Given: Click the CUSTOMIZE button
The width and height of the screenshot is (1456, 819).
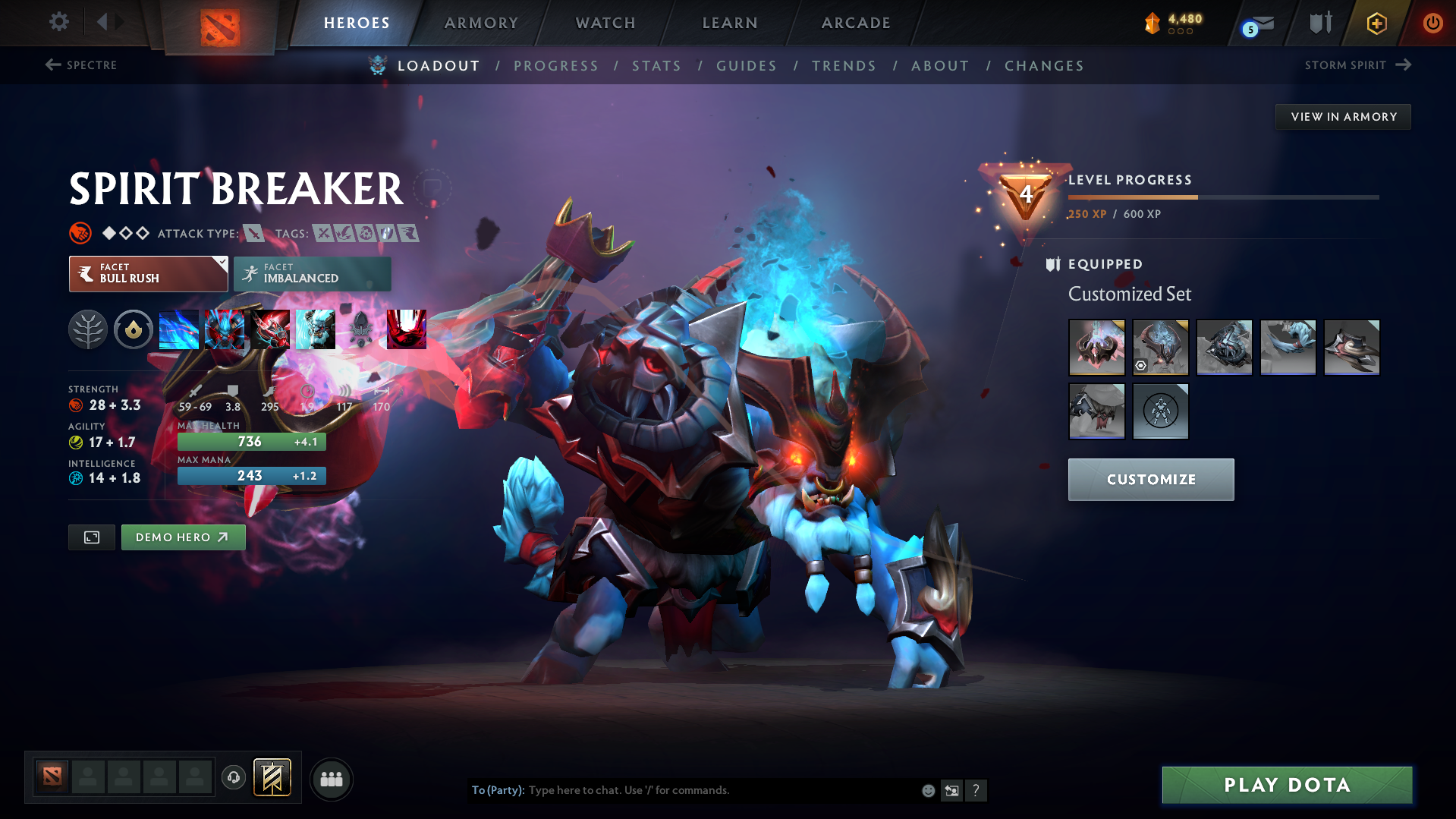Looking at the screenshot, I should click(x=1150, y=479).
